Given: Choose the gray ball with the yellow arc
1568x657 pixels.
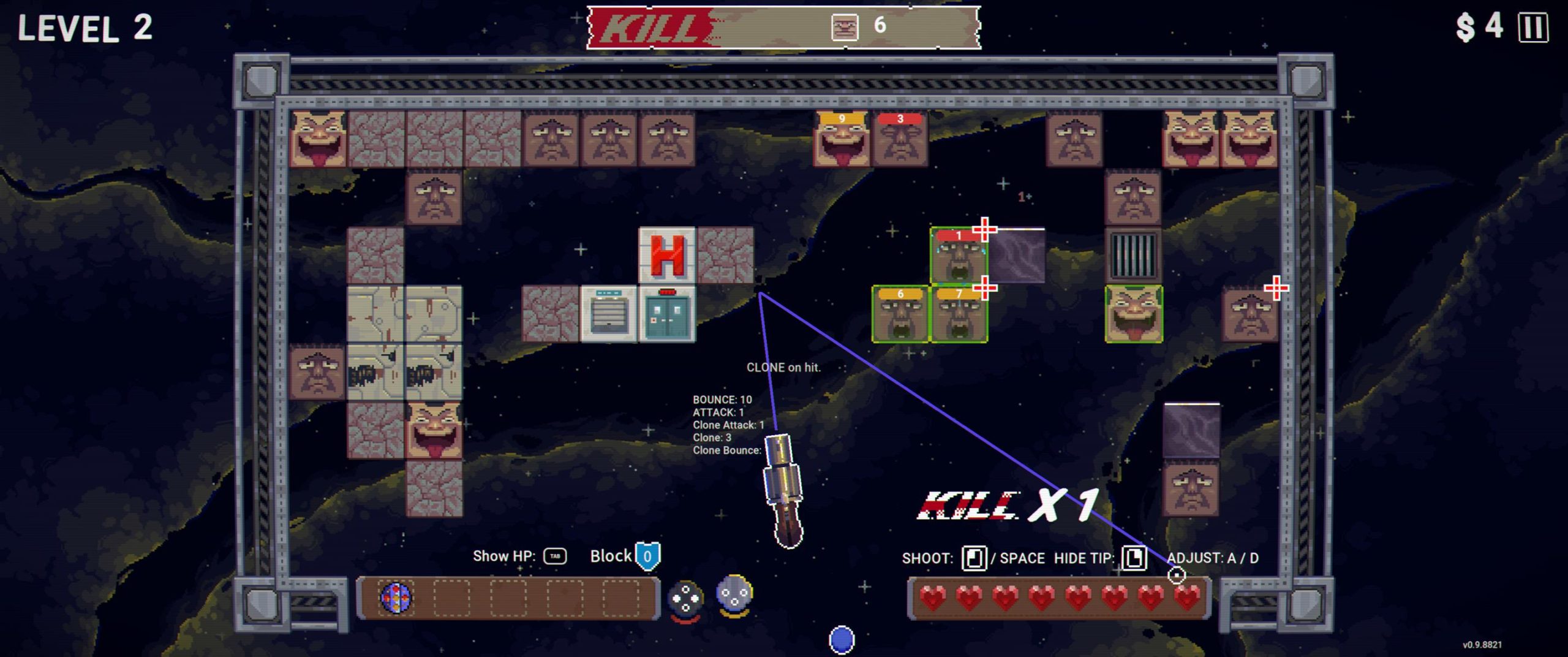Looking at the screenshot, I should click(x=734, y=594).
